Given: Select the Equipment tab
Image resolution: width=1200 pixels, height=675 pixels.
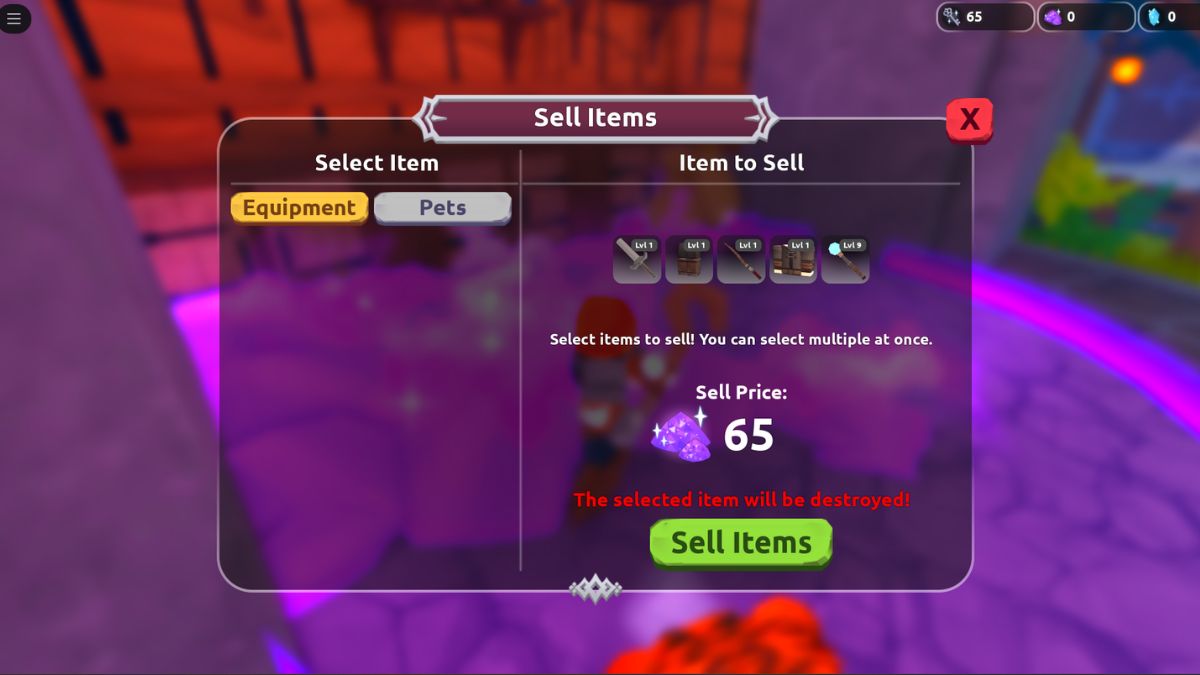Looking at the screenshot, I should 299,208.
